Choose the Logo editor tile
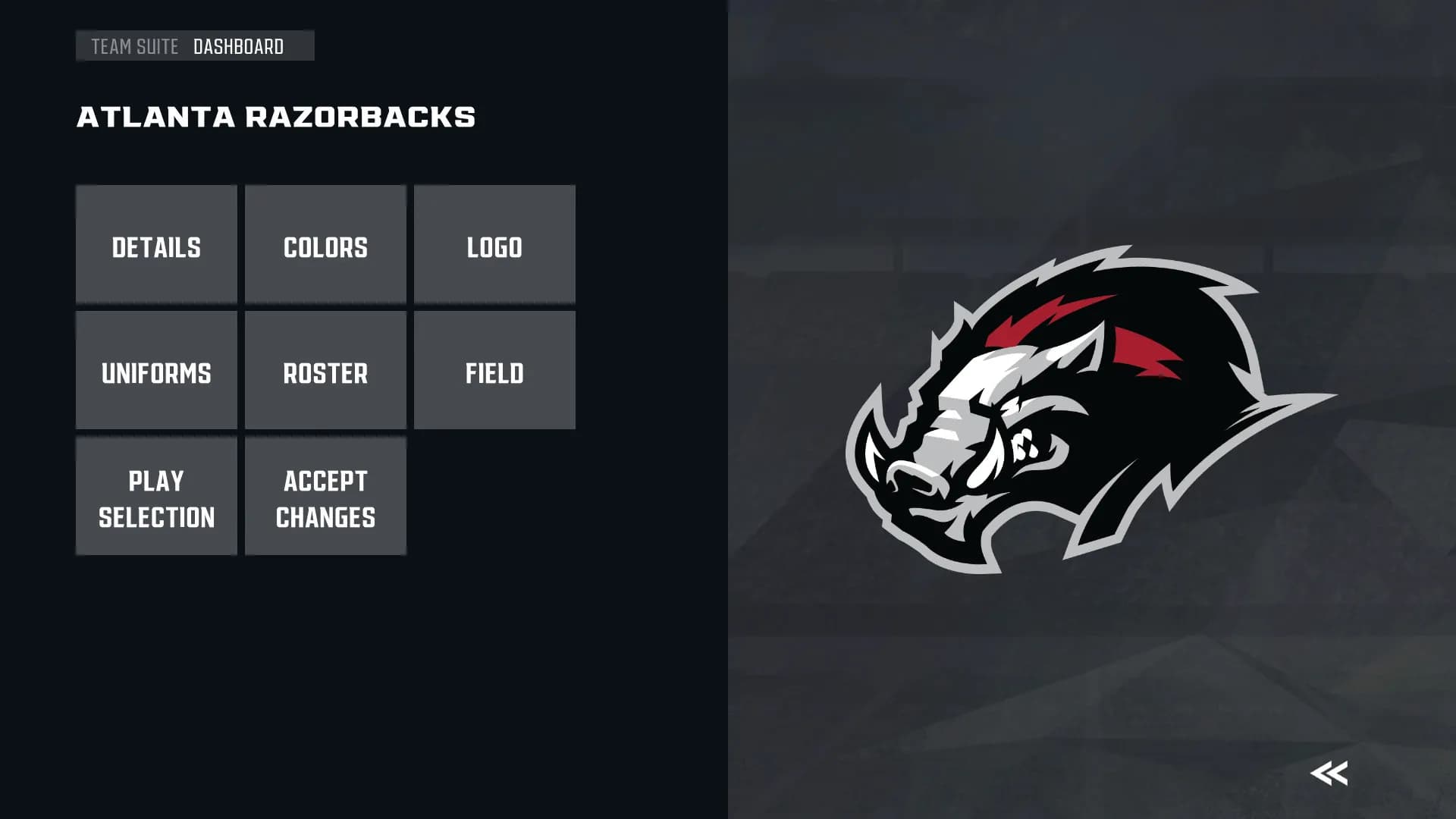The height and width of the screenshot is (819, 1456). tap(494, 245)
